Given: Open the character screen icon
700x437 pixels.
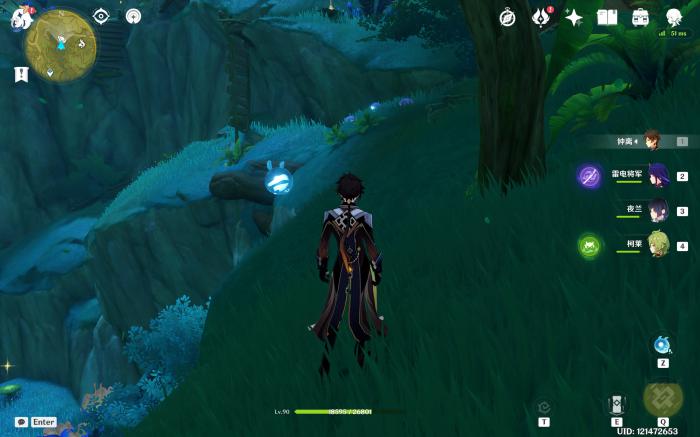Looking at the screenshot, I should tap(674, 15).
